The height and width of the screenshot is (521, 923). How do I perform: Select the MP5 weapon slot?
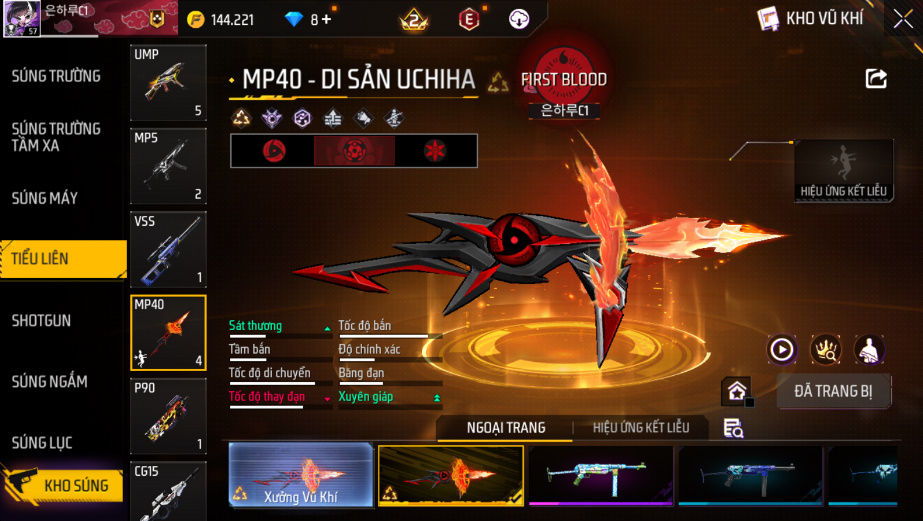168,166
